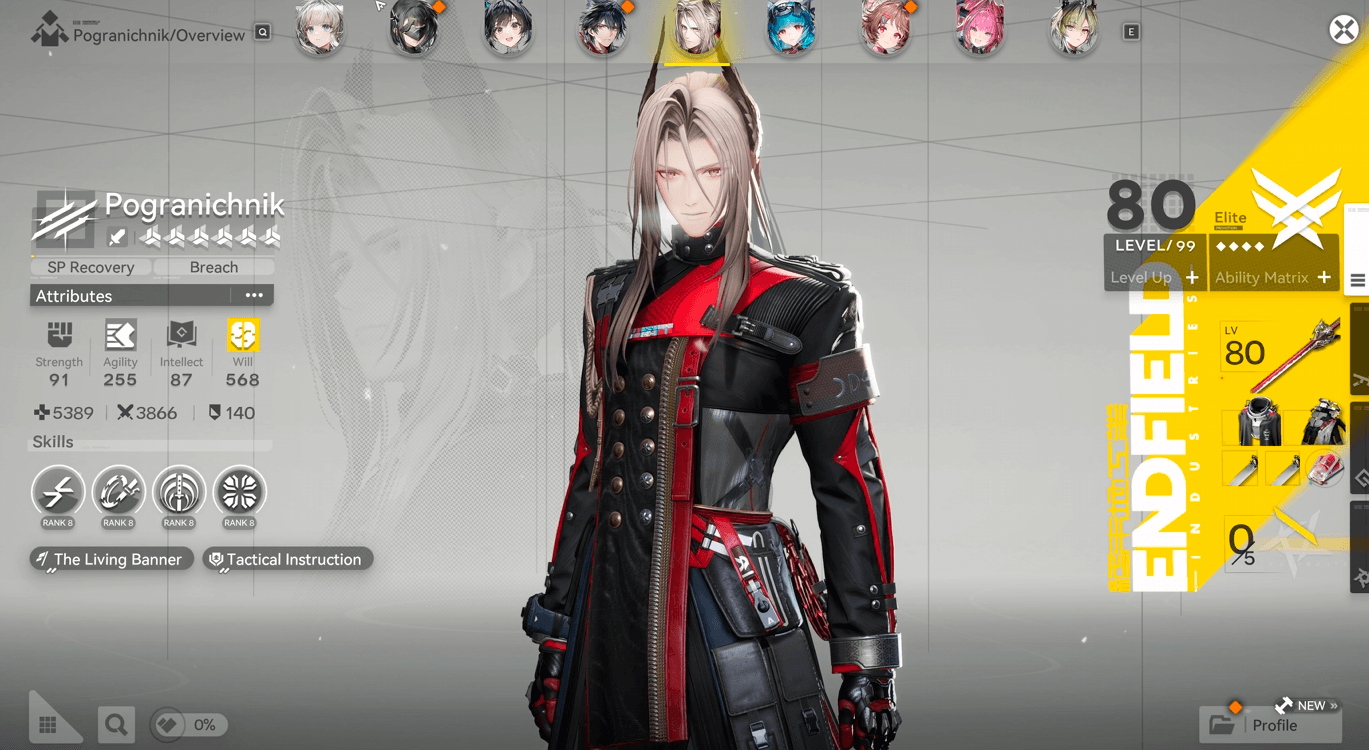
Task: Click the E marker beside the last portrait
Action: coord(1129,31)
